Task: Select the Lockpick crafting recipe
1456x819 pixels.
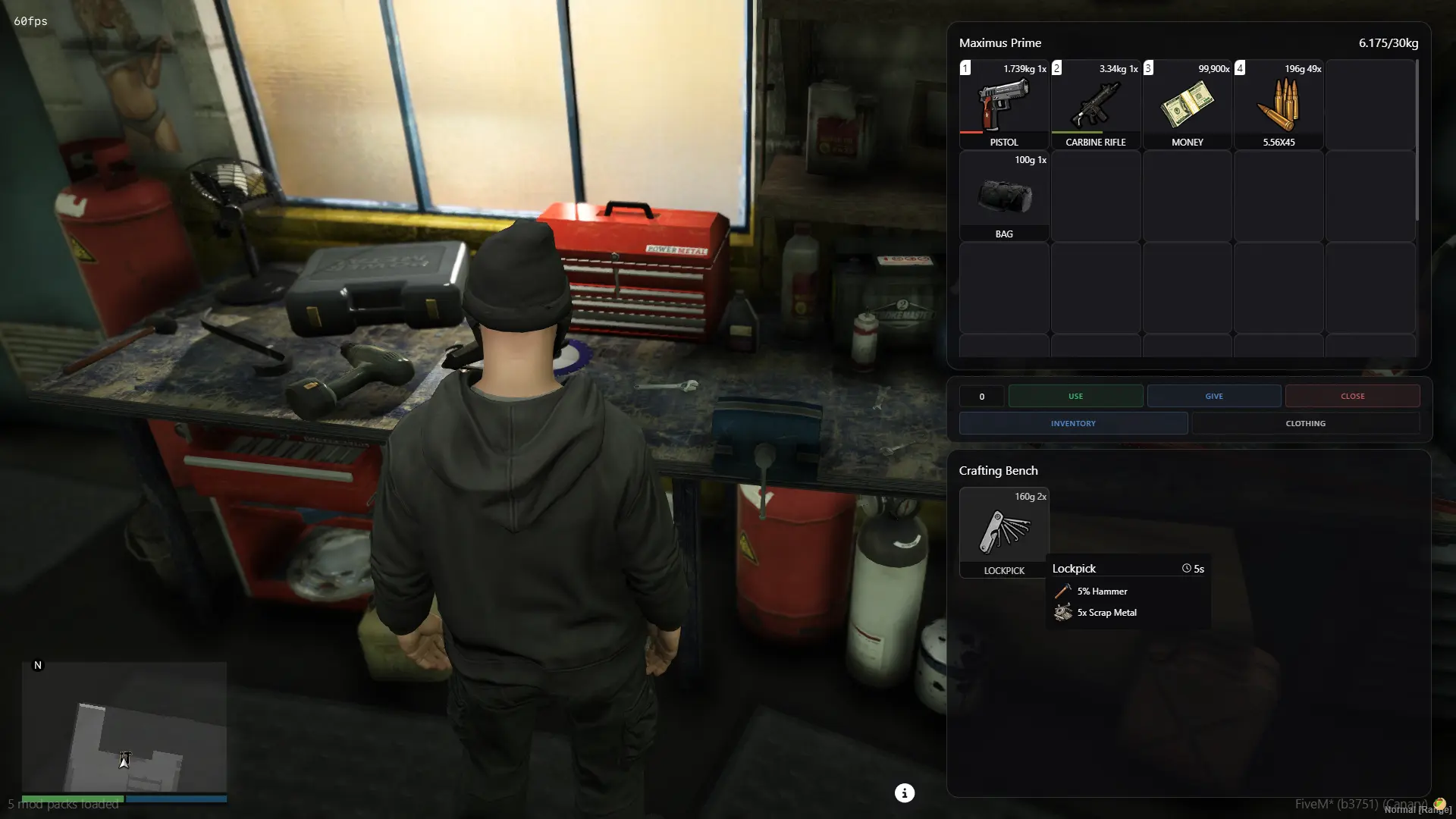Action: coord(1004,532)
